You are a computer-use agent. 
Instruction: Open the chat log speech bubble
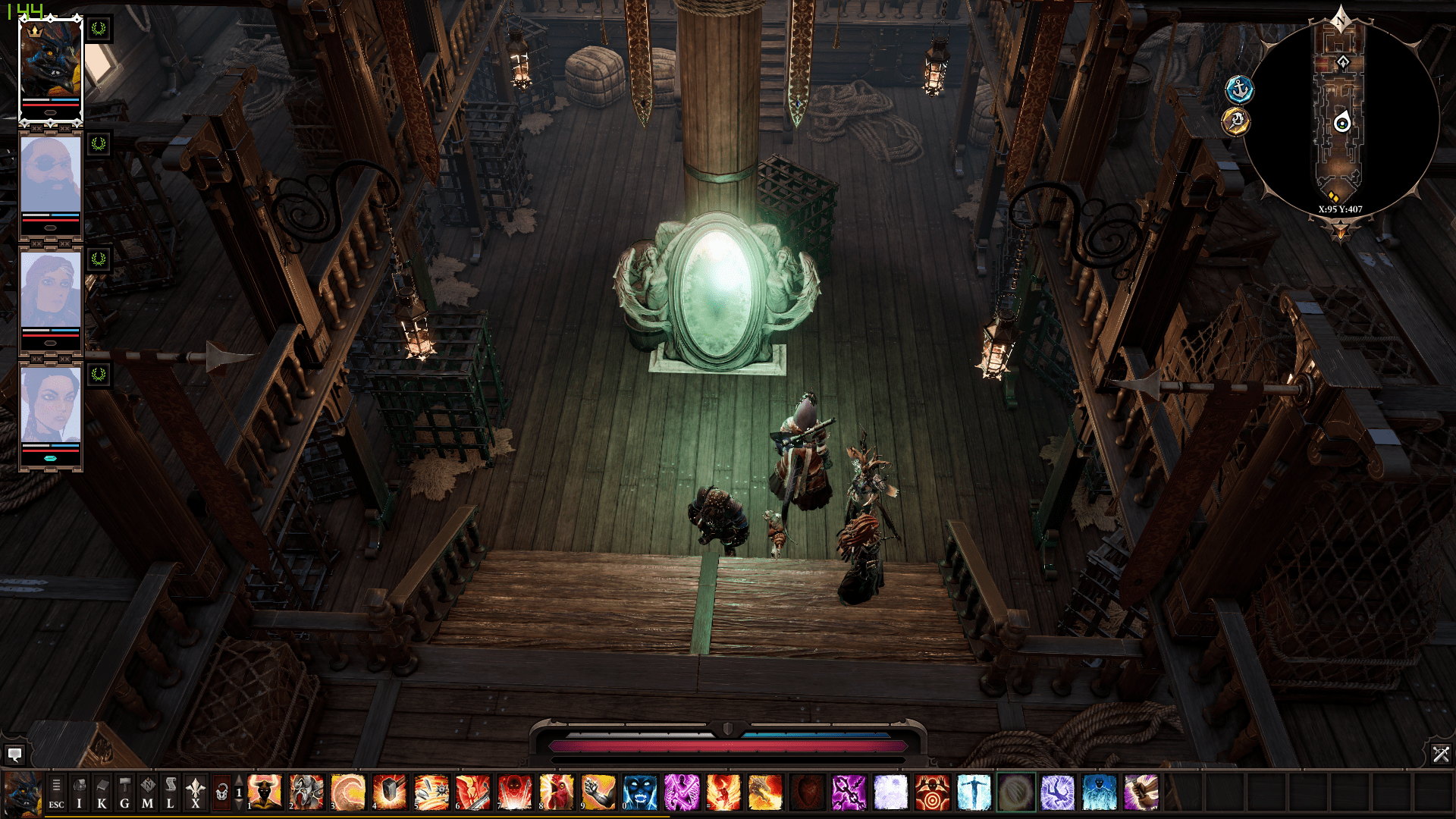coord(14,755)
